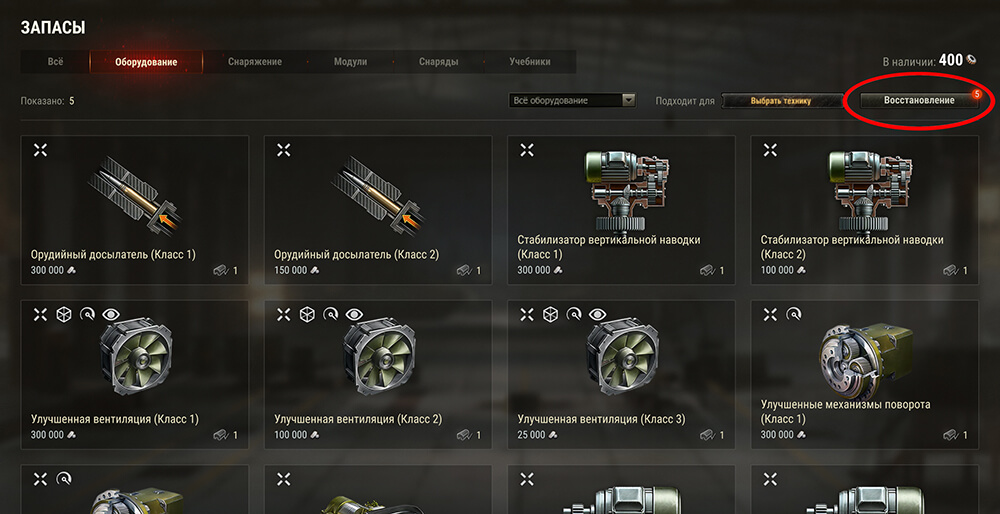The image size is (1000, 514).
Task: Pick Стабилизатор вертикальной наводки (Класс 2) card
Action: (x=864, y=210)
